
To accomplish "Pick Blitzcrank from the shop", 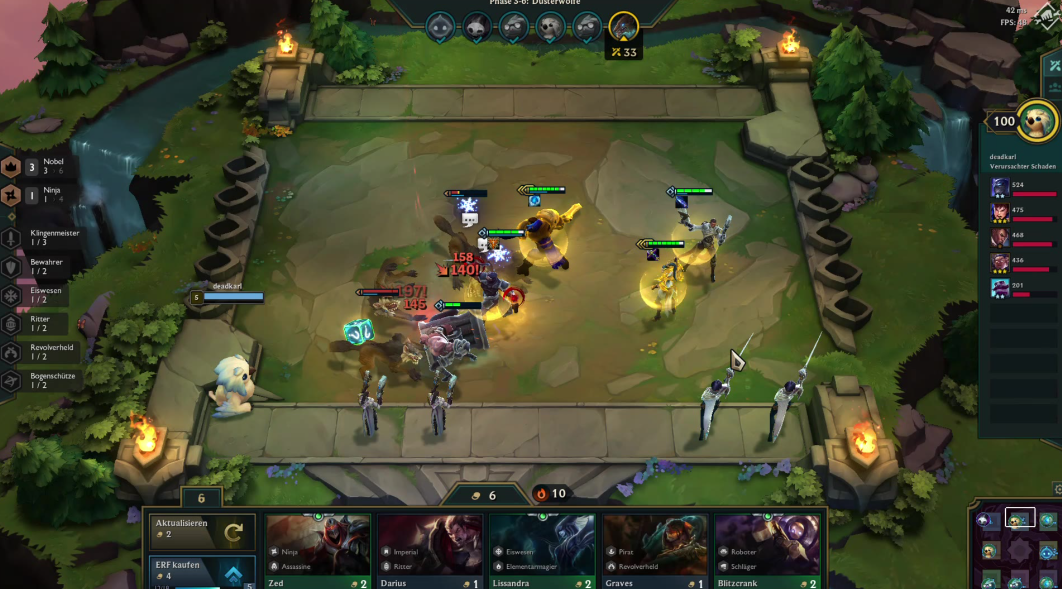I will coord(768,552).
